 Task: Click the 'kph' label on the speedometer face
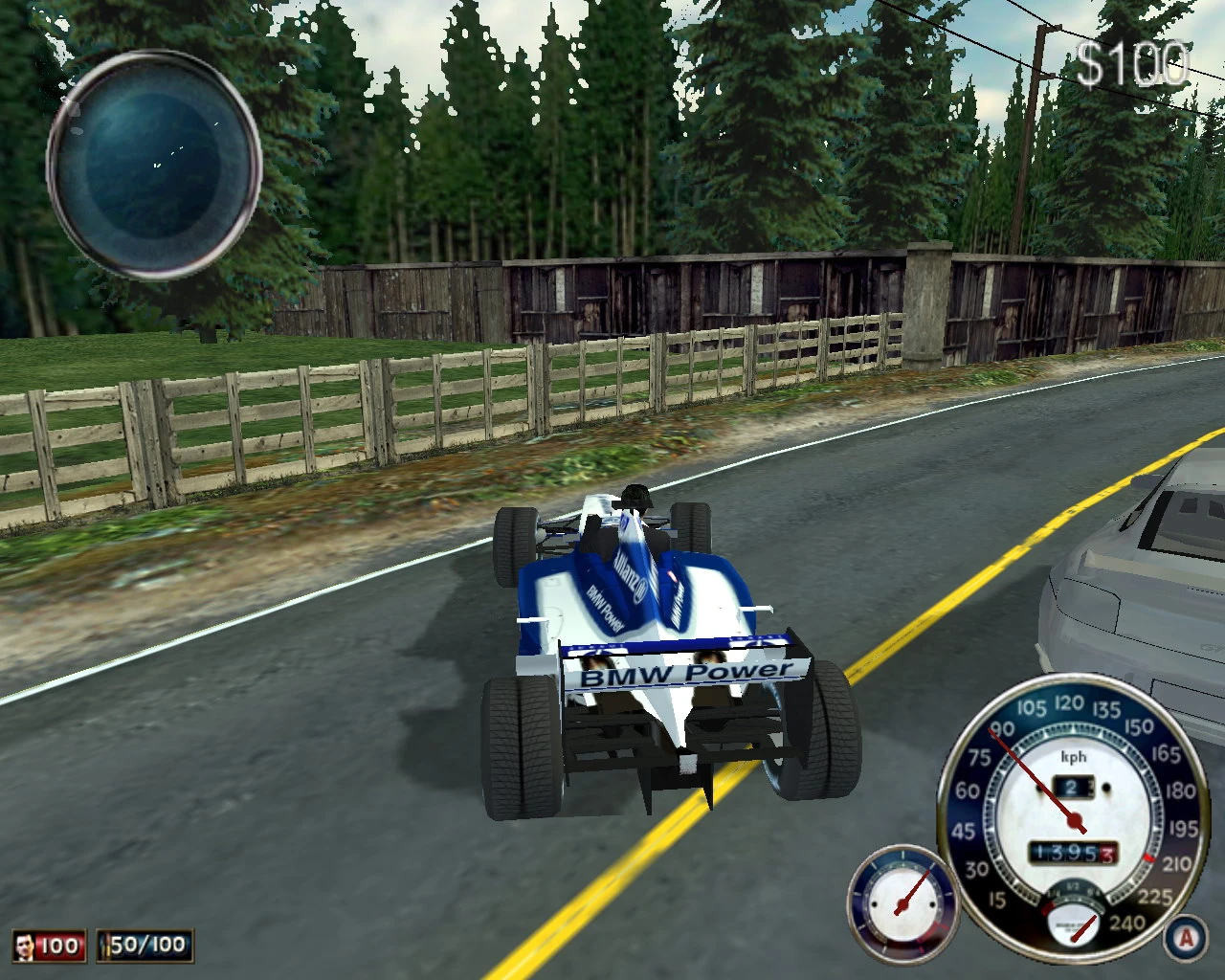pyautogui.click(x=1074, y=756)
